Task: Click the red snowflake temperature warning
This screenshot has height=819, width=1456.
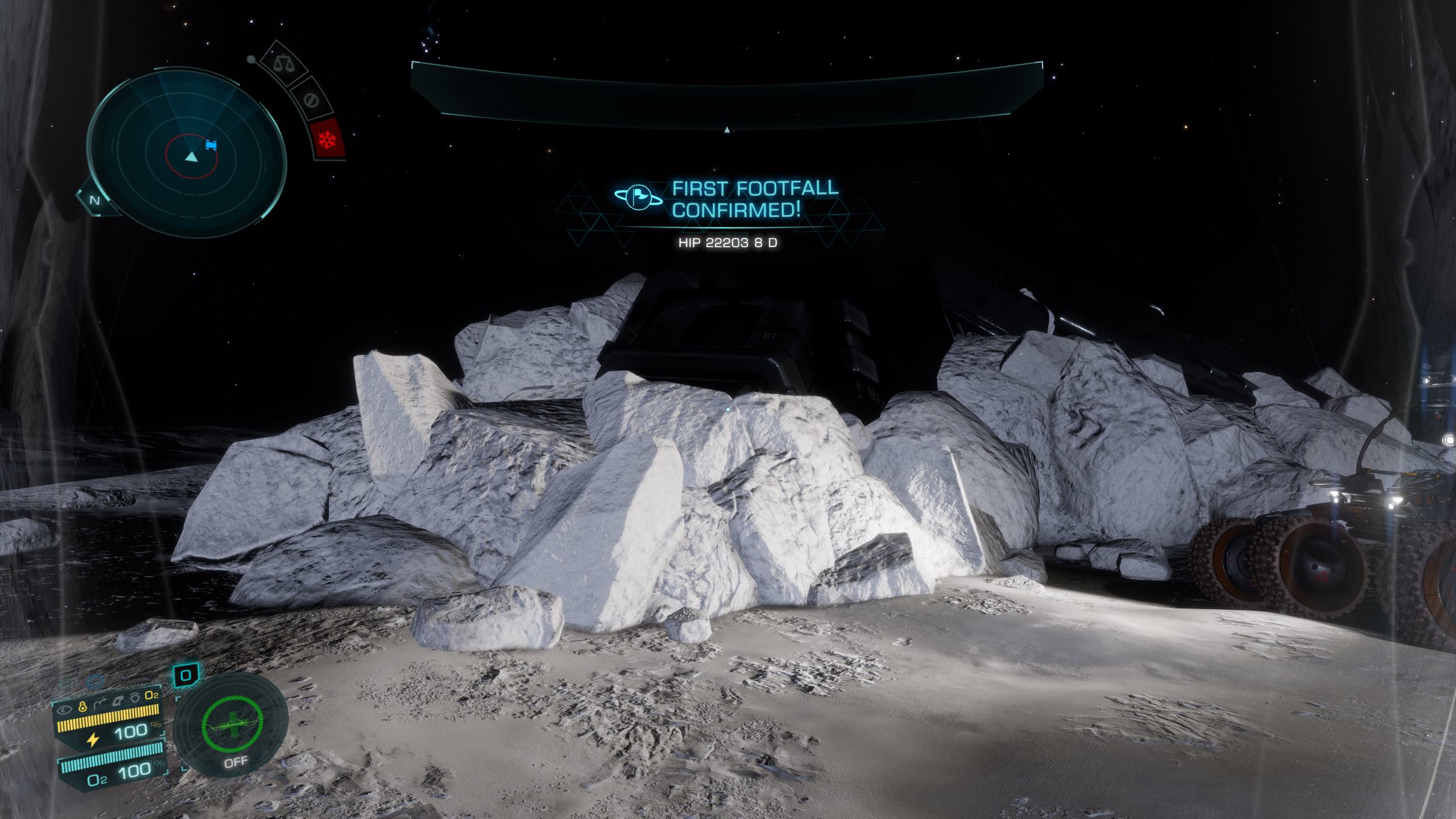Action: pos(328,139)
